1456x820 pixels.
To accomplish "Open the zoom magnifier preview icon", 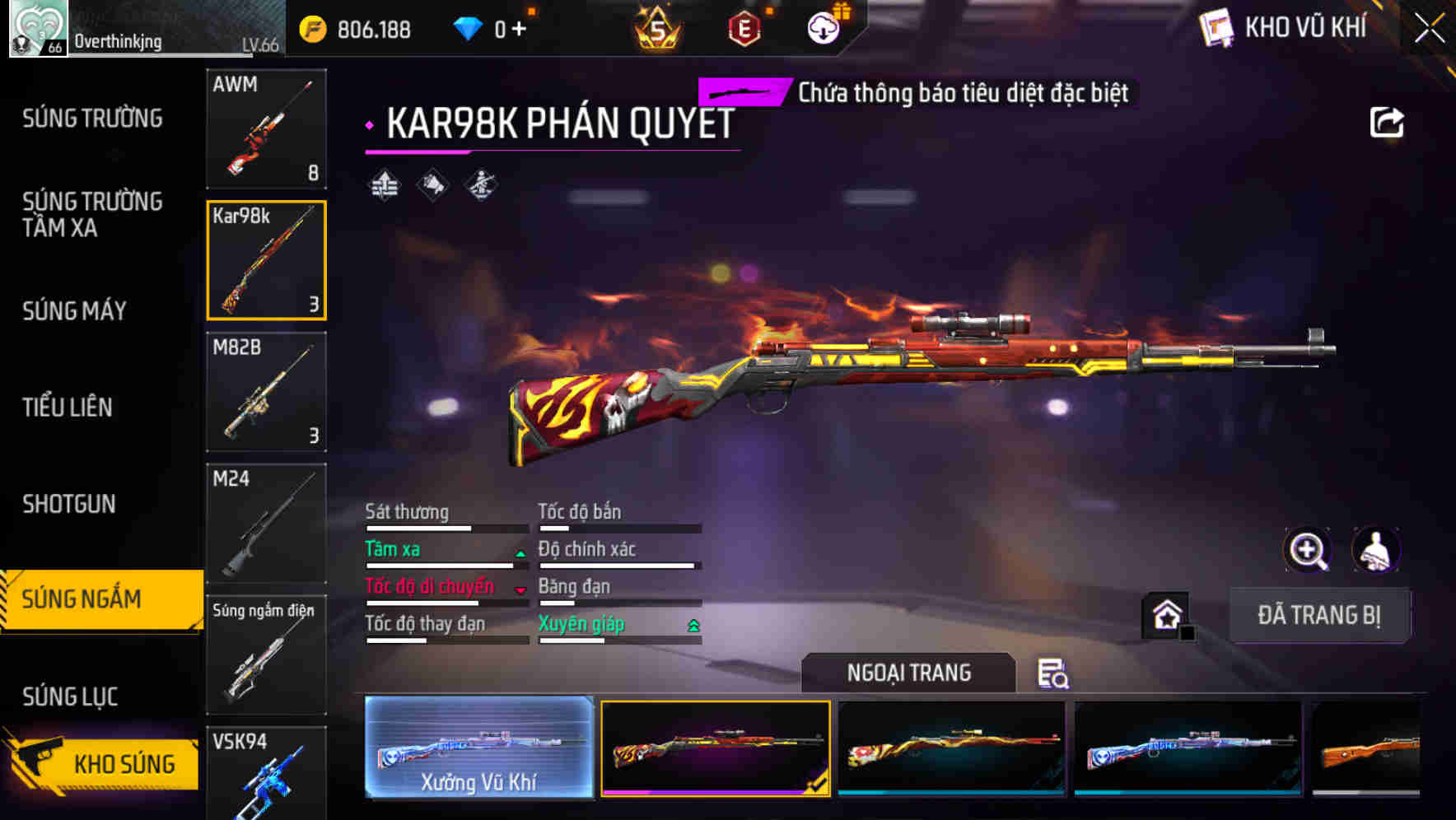I will pos(1308,550).
